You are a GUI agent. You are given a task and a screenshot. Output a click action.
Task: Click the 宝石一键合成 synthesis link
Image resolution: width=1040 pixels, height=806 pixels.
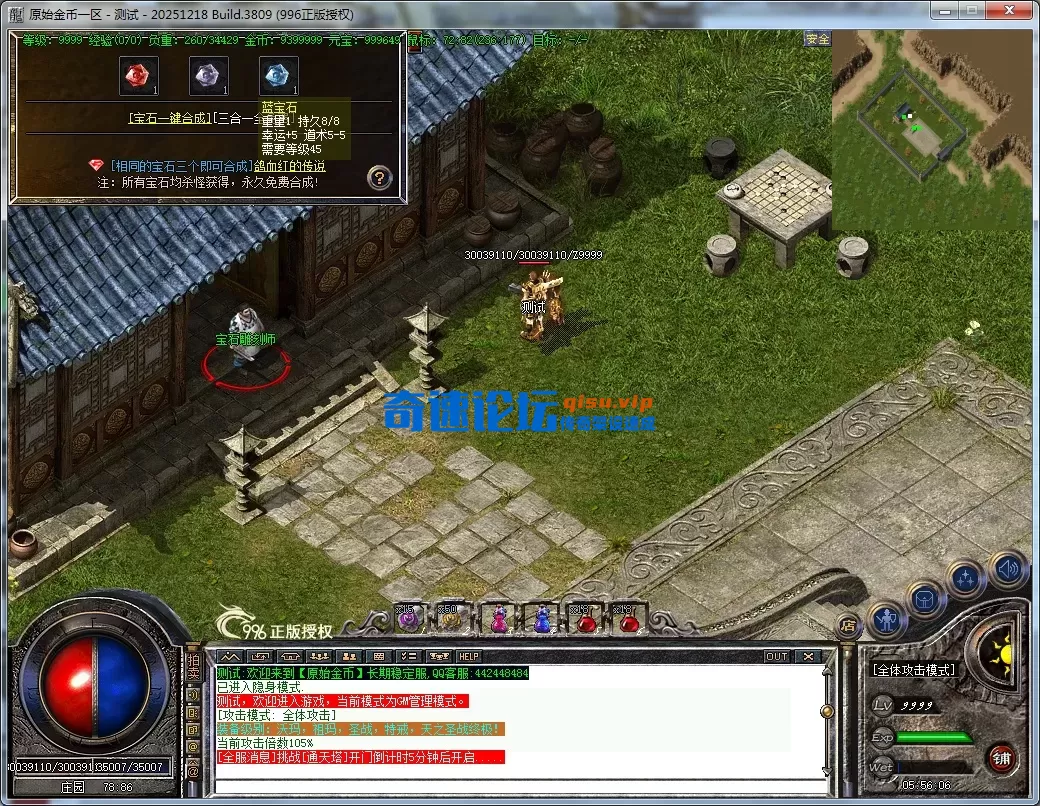[170, 118]
